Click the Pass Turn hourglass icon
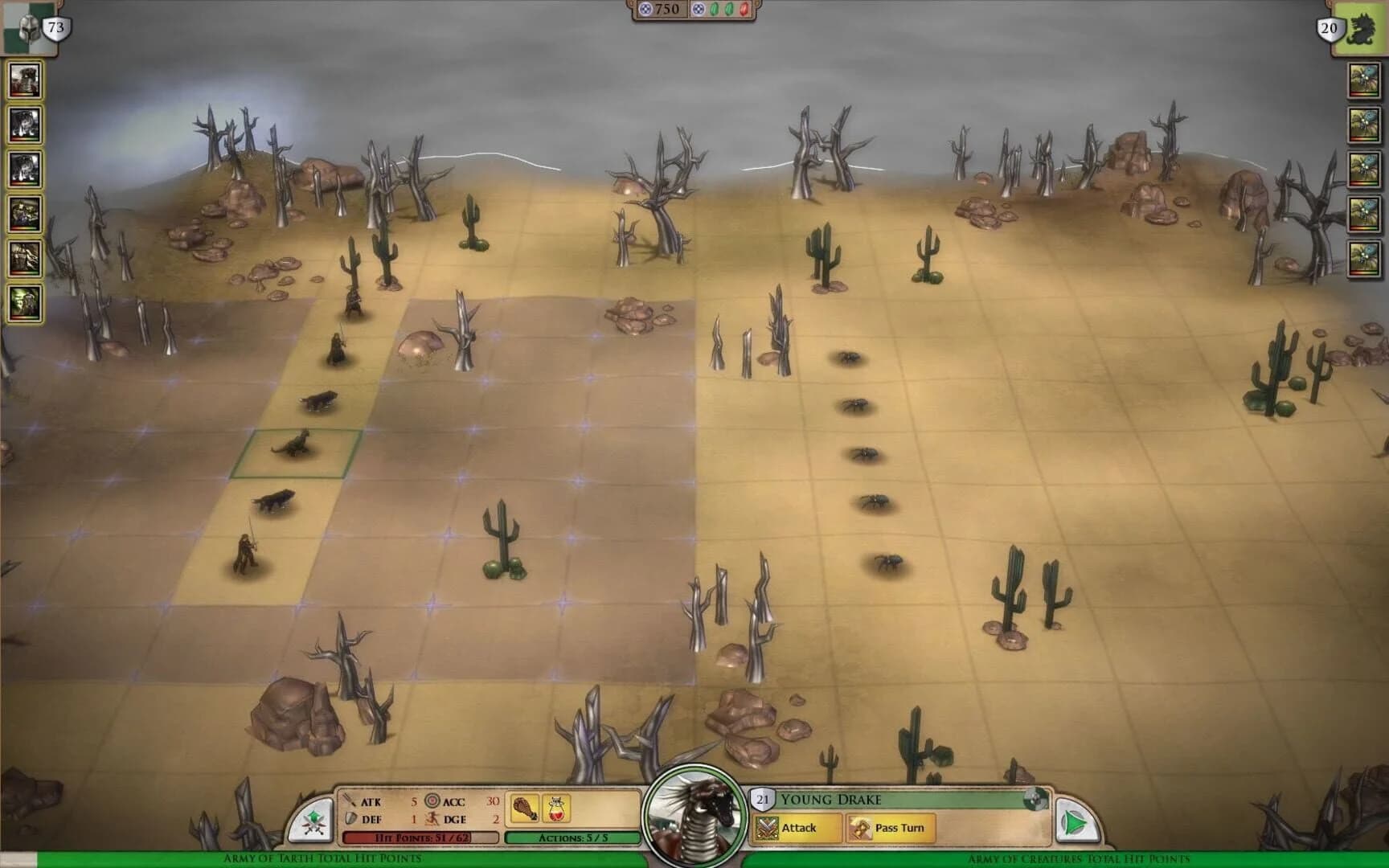The height and width of the screenshot is (868, 1389). (x=860, y=828)
